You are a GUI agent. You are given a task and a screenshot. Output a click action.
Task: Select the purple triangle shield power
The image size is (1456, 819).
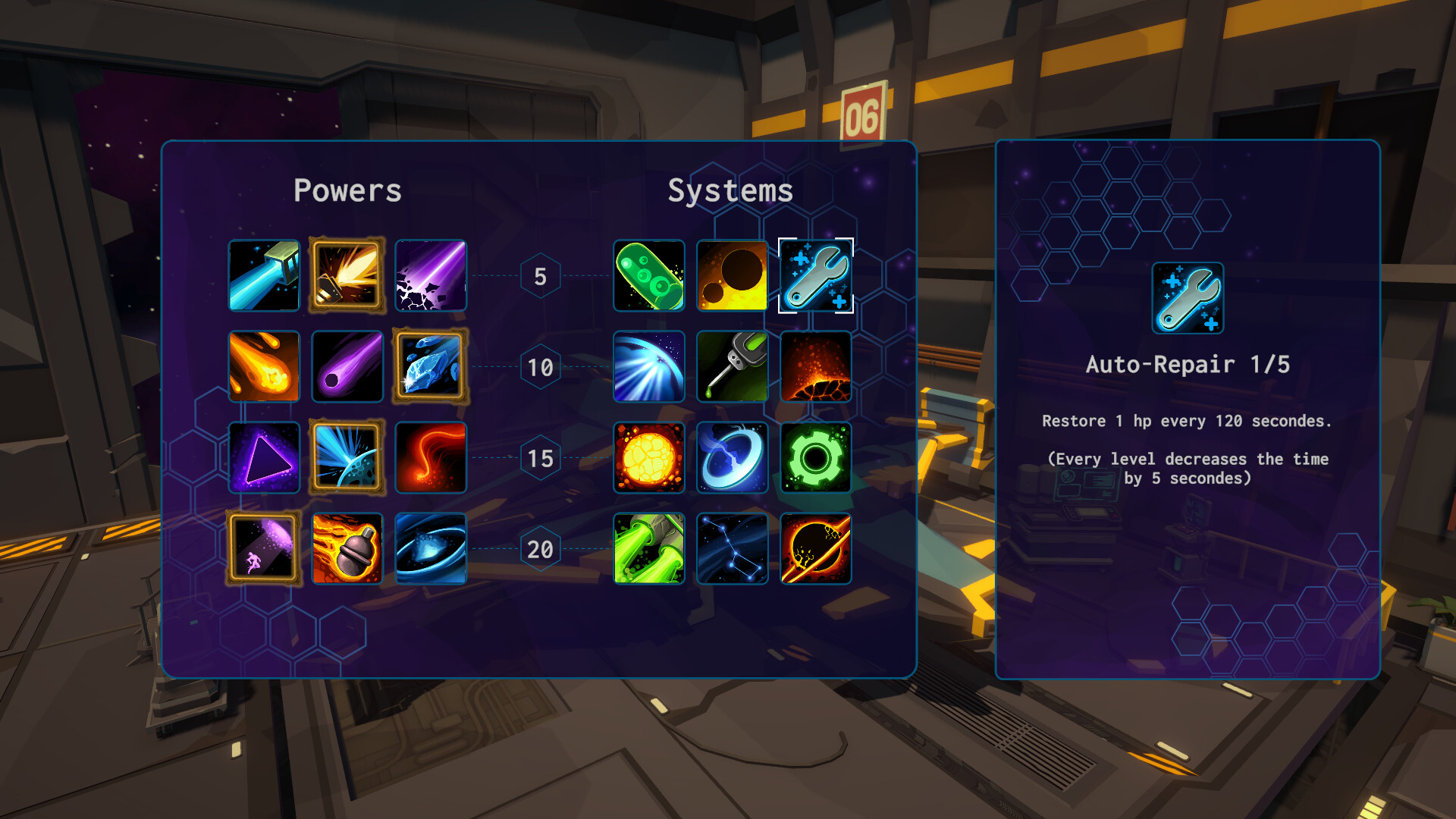[x=264, y=458]
